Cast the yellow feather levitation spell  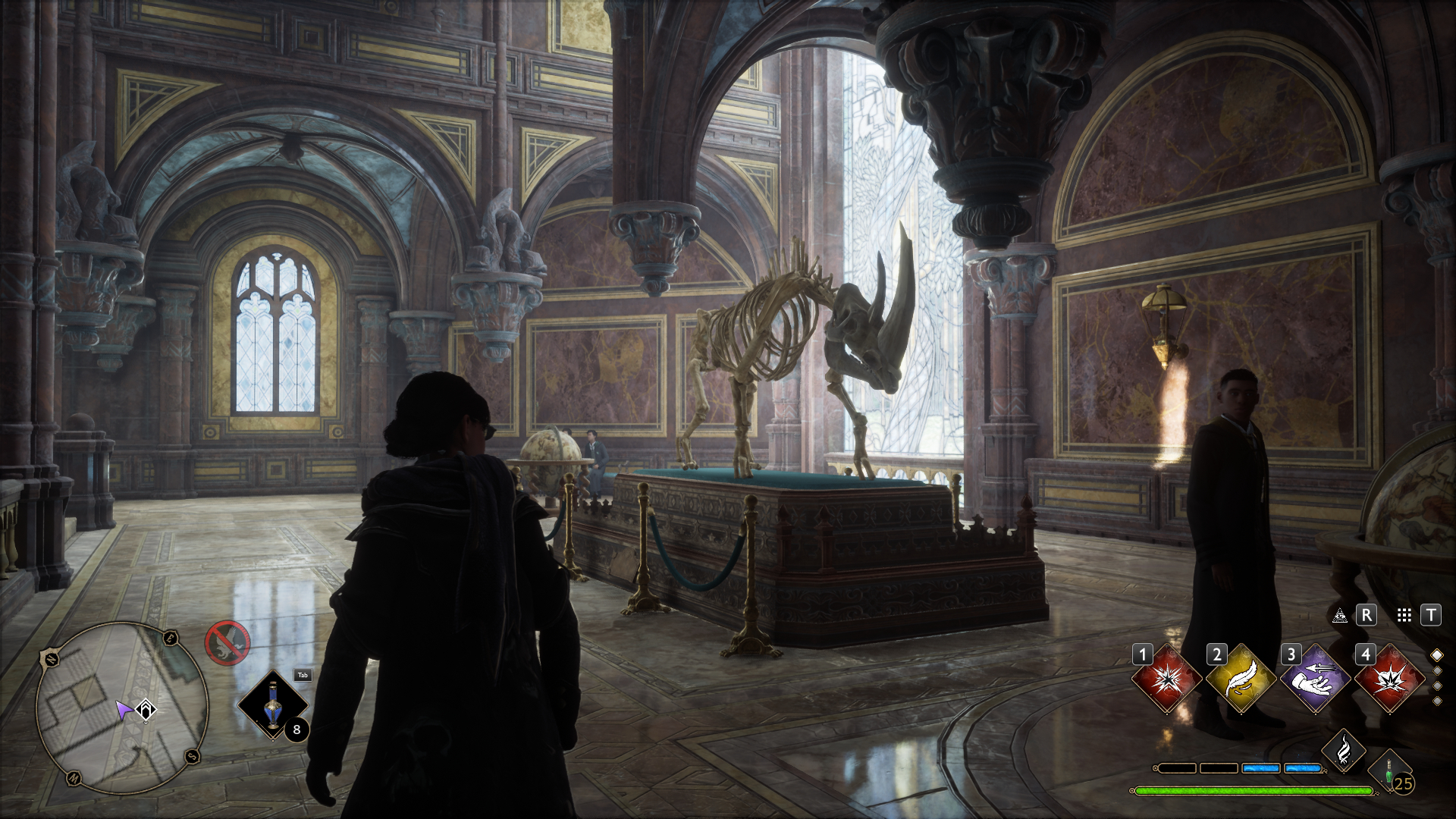tap(1240, 679)
